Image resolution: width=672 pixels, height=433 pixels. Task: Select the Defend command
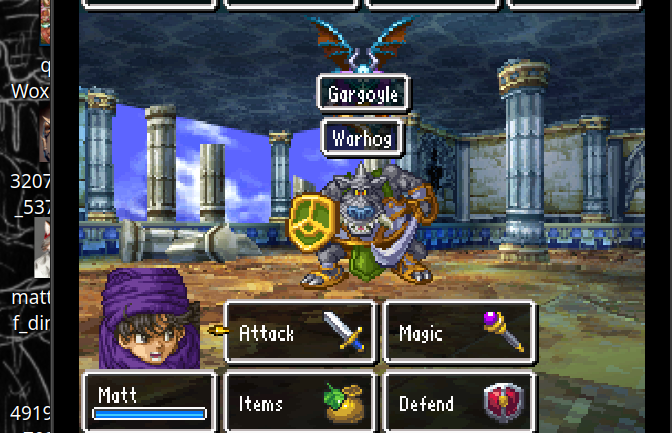pos(459,403)
